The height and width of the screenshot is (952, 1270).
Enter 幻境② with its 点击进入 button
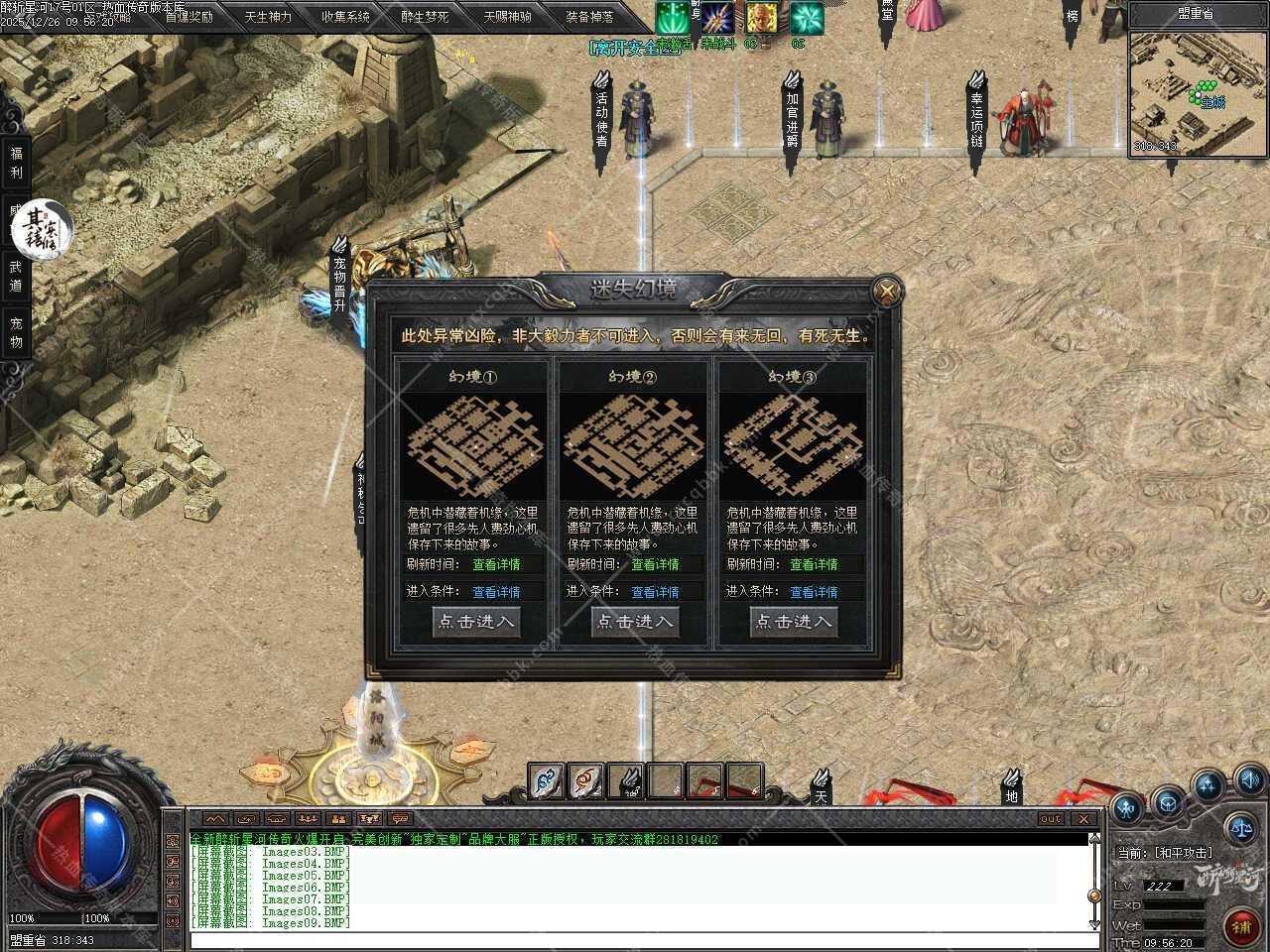(x=635, y=622)
